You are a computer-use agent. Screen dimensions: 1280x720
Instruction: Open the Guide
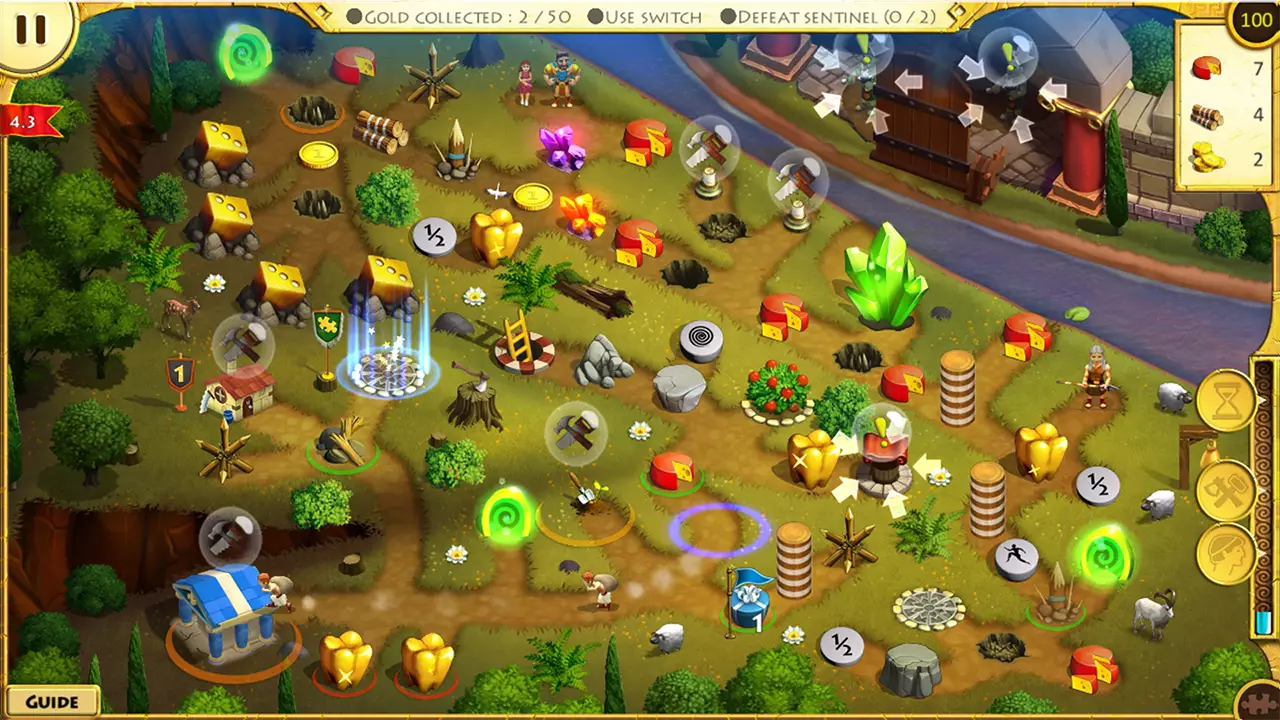[x=52, y=701]
